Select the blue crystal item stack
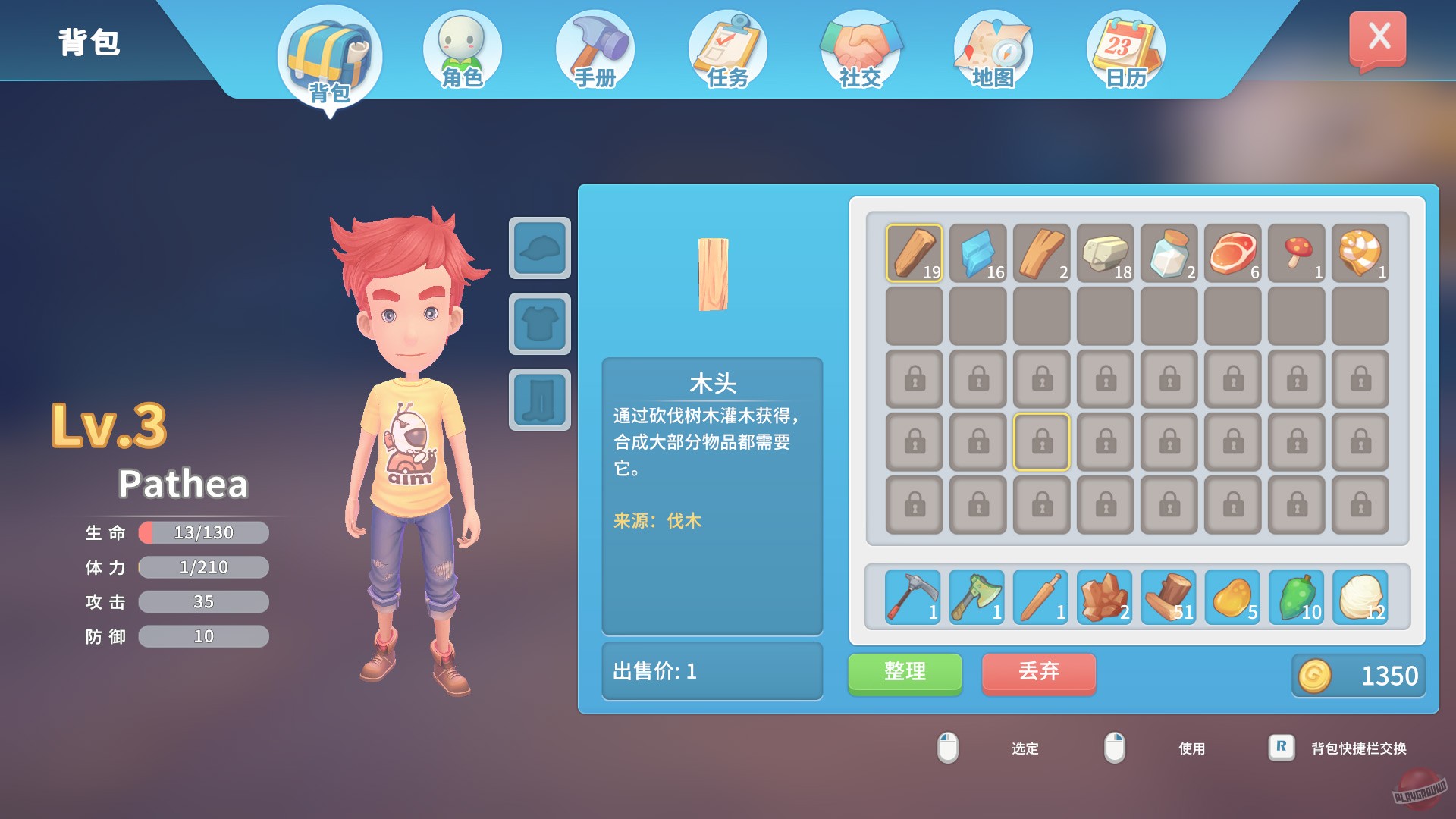Image resolution: width=1456 pixels, height=819 pixels. tap(976, 251)
